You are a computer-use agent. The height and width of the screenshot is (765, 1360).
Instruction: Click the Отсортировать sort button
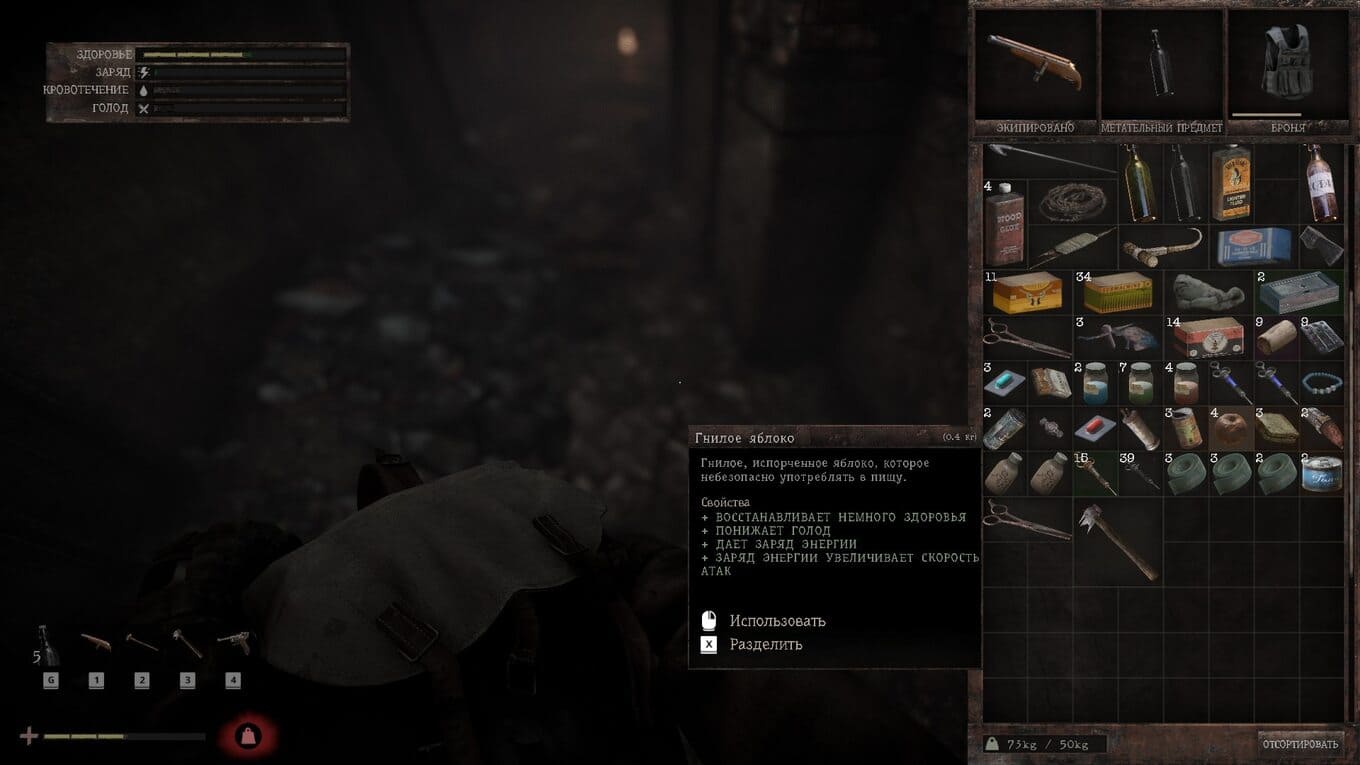(x=1300, y=743)
